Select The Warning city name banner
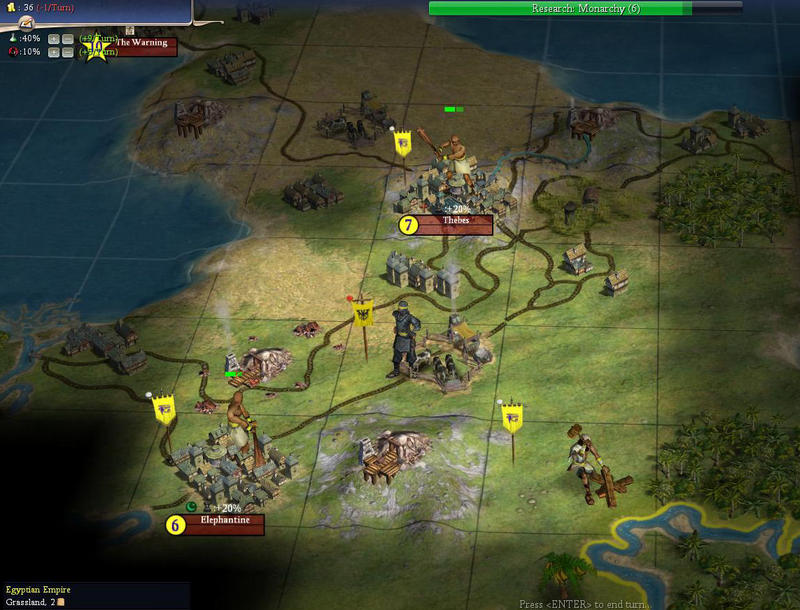This screenshot has width=800, height=610. point(142,45)
